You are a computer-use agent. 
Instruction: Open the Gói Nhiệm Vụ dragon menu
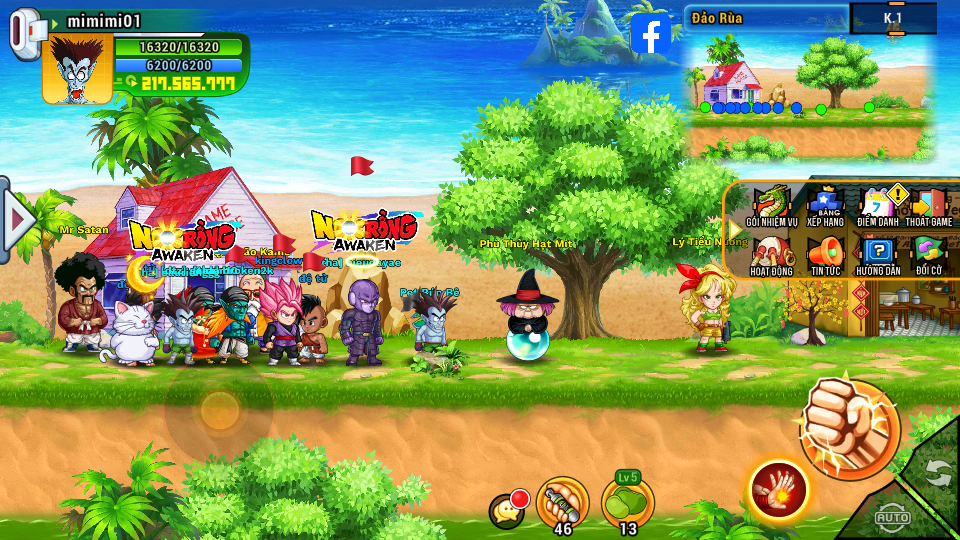coord(770,205)
